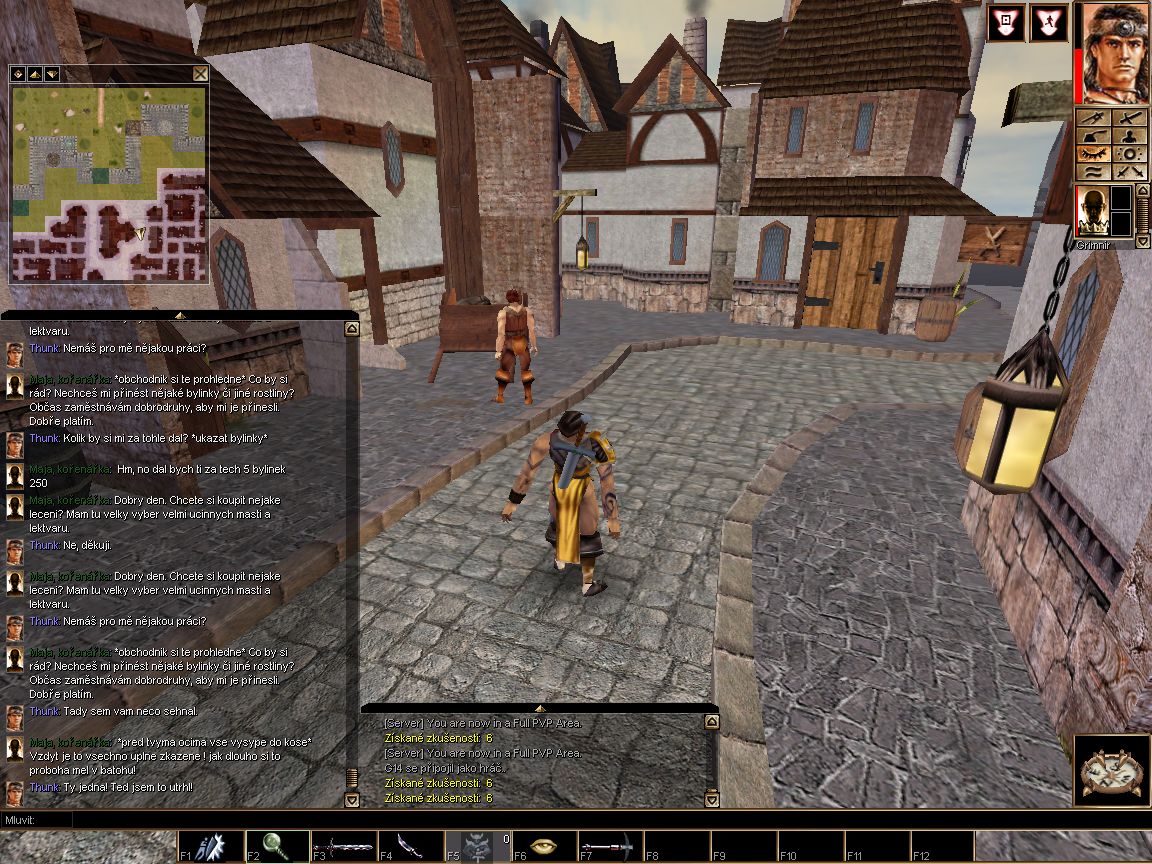Select the curved dagger in slot F4
This screenshot has width=1152, height=864.
pos(410,846)
